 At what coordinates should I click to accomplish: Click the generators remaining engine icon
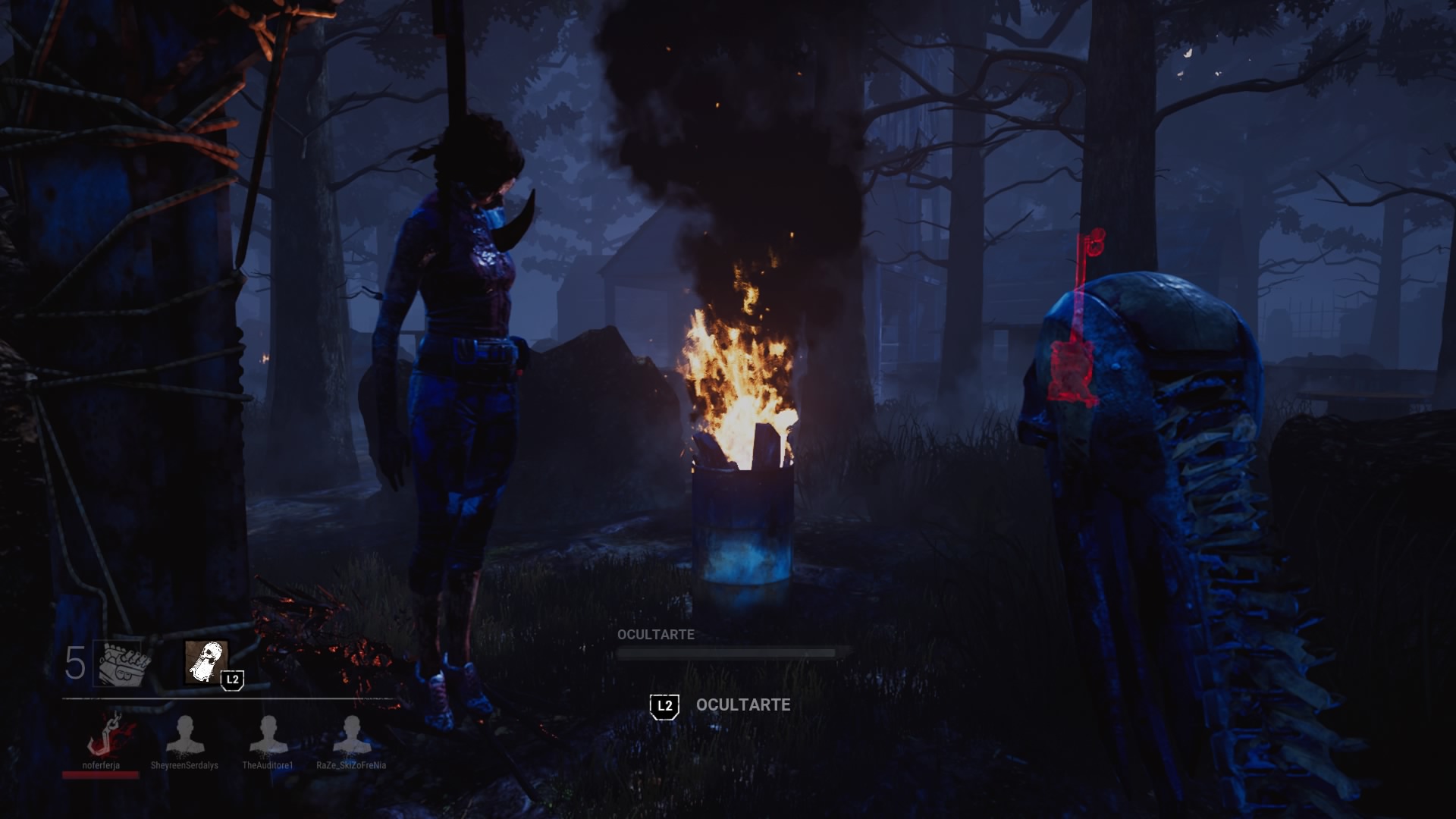(121, 664)
